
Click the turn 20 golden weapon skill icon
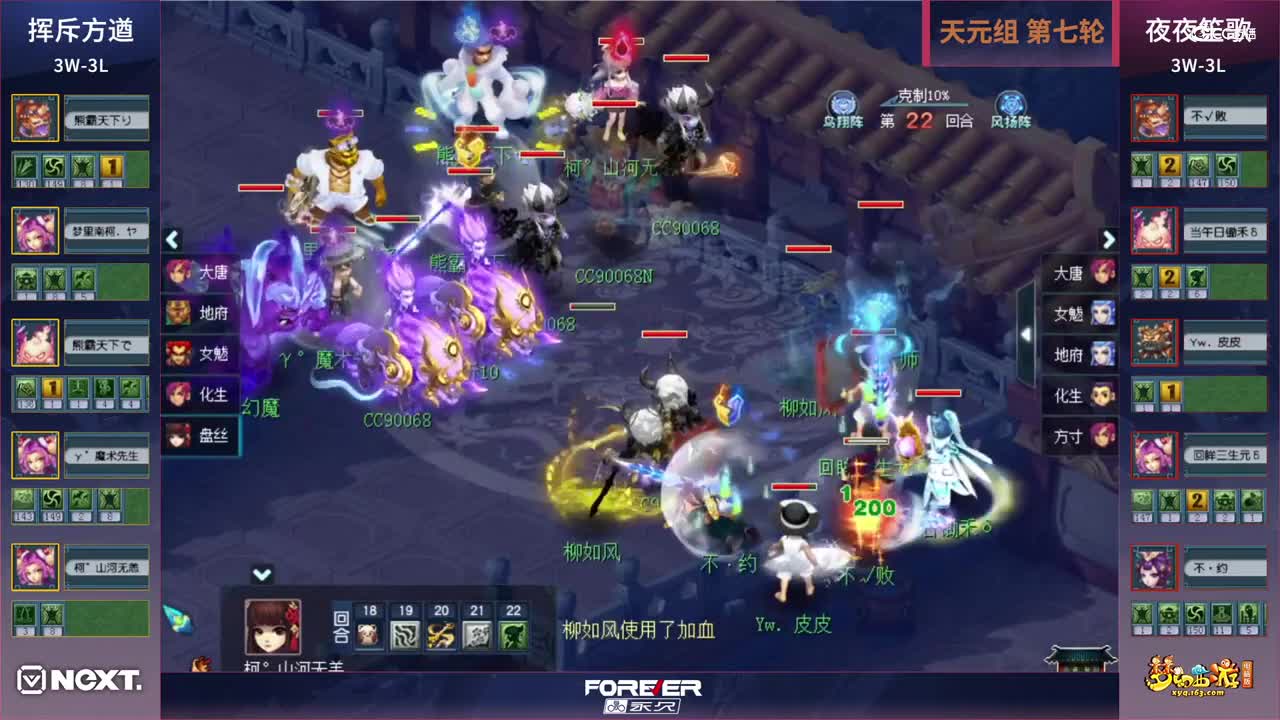440,634
